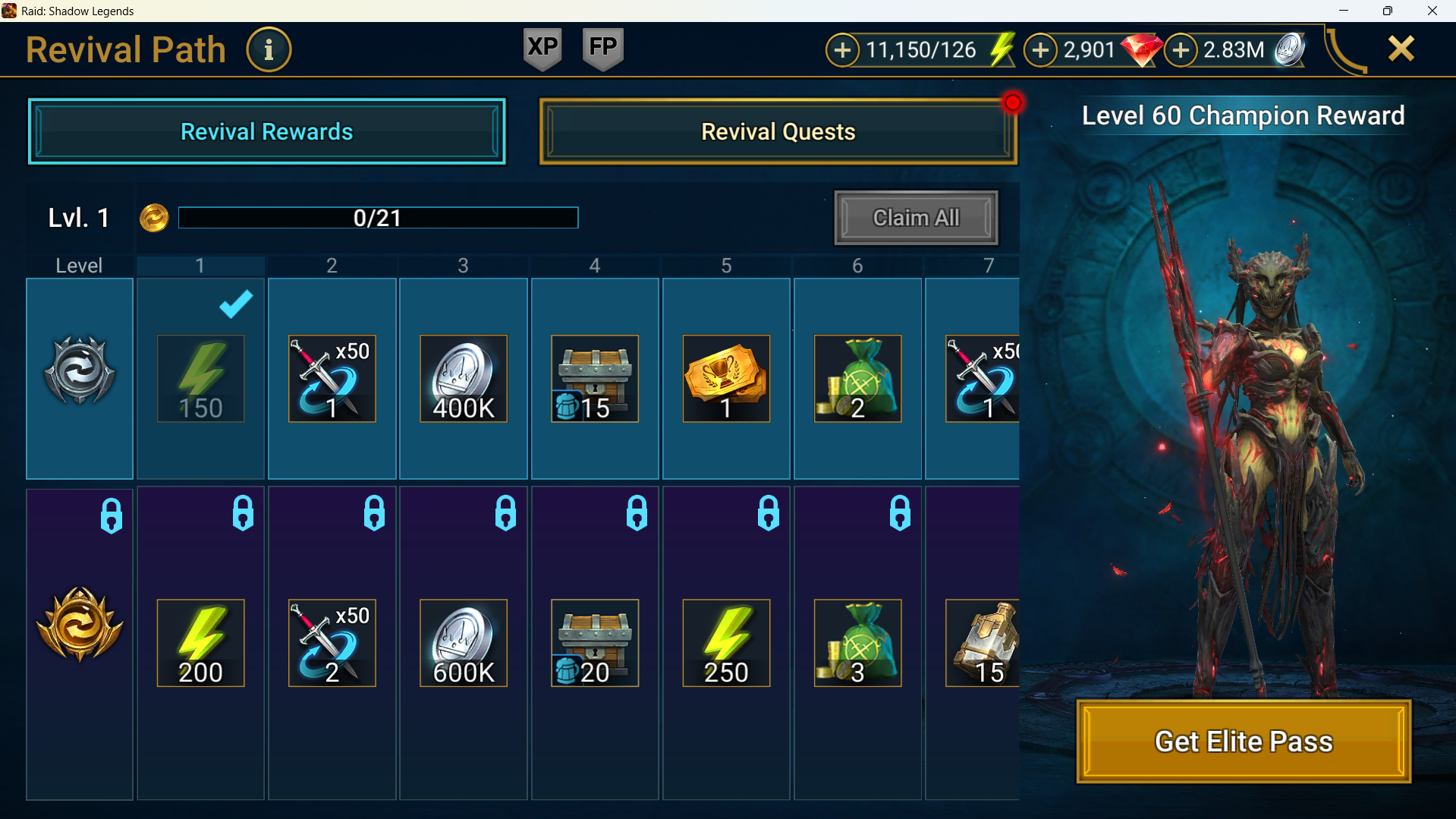Select the golden trophy ticket reward
The width and height of the screenshot is (1456, 819).
click(726, 378)
